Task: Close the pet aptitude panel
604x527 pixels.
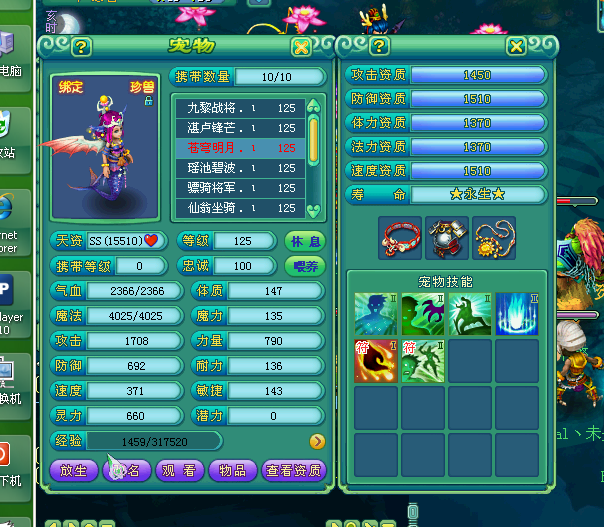Action: 516,47
